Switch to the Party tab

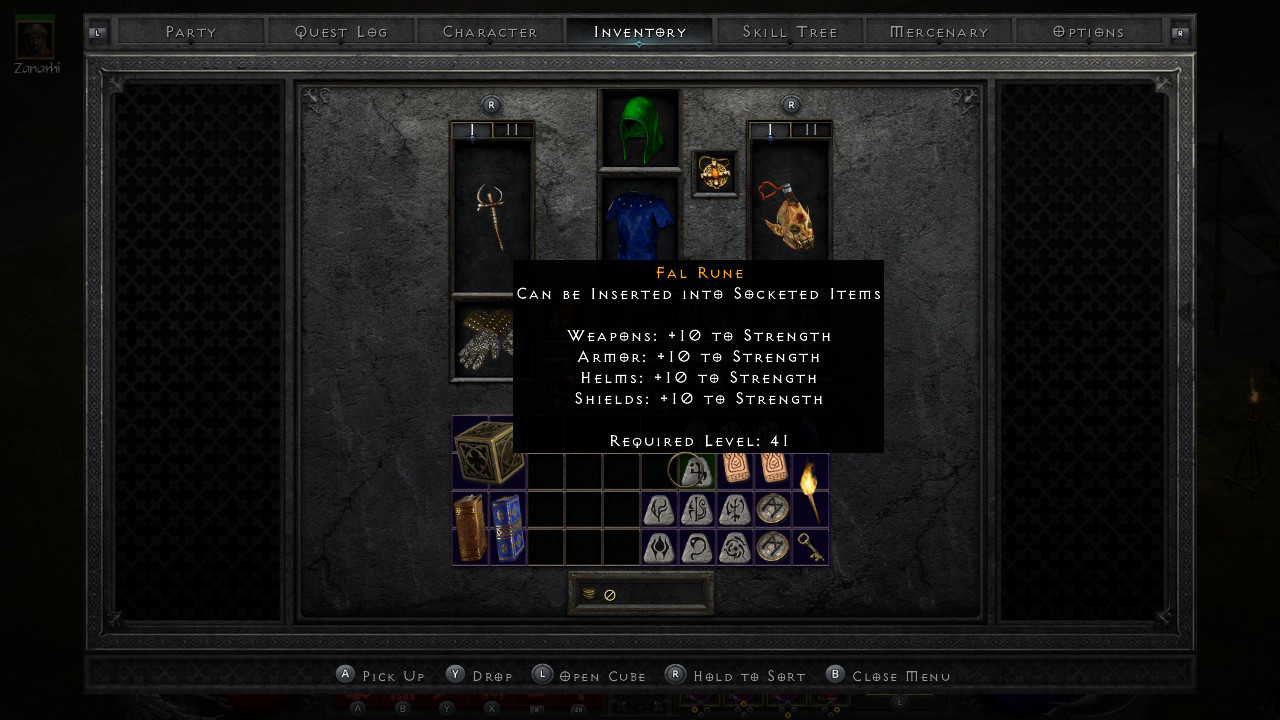(x=191, y=32)
